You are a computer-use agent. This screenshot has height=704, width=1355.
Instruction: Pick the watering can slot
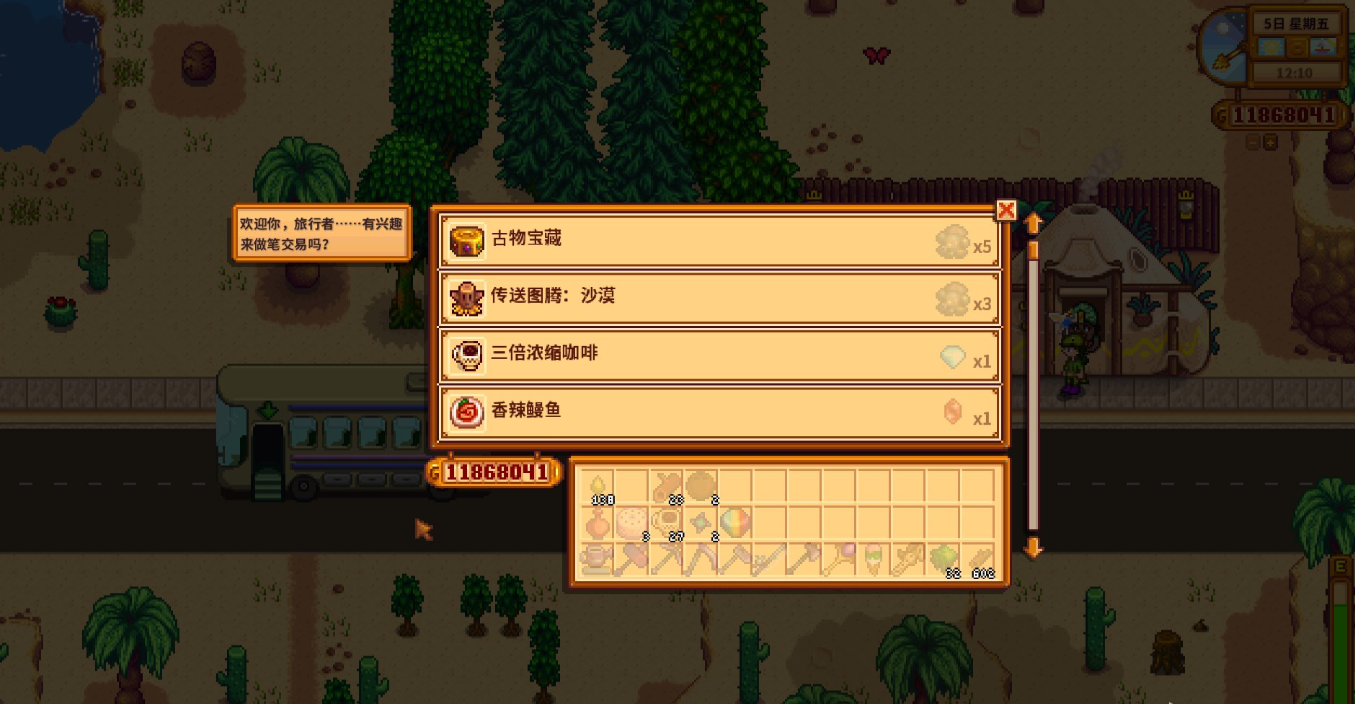pyautogui.click(x=598, y=558)
